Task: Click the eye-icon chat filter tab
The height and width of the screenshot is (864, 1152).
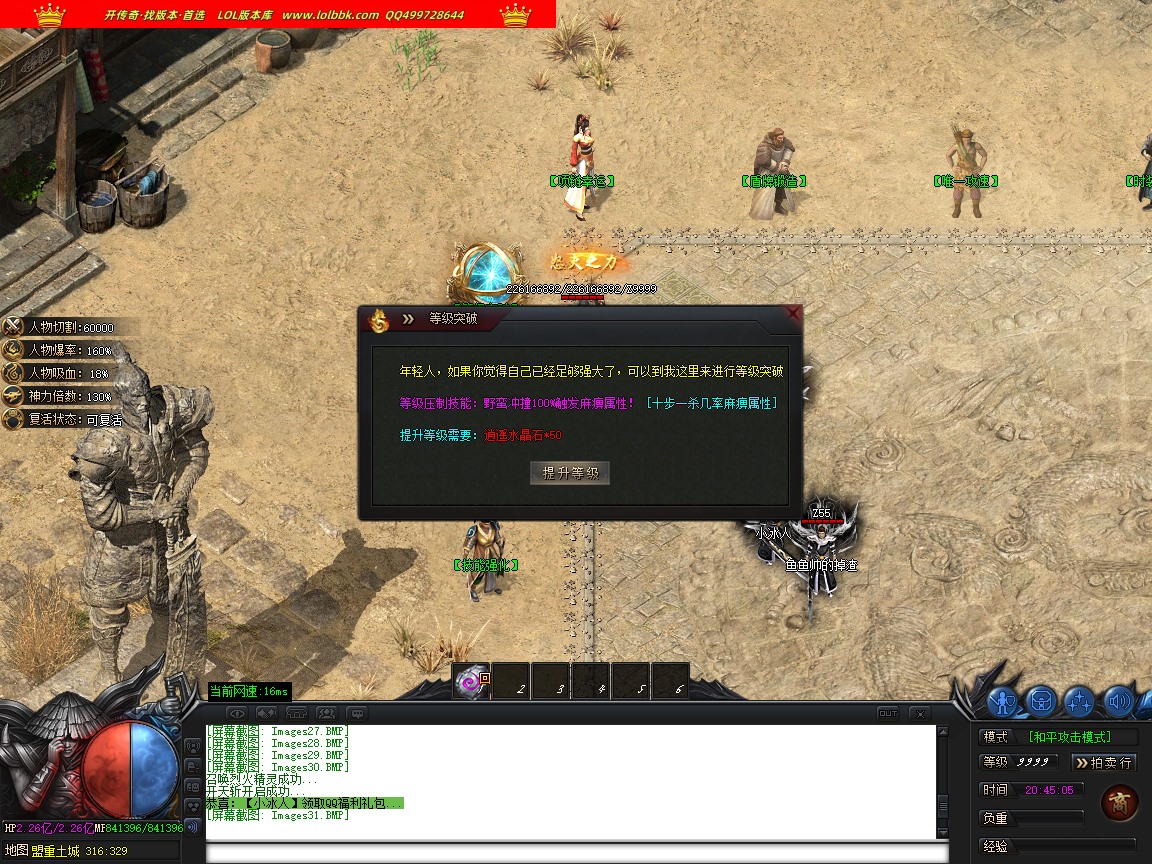Action: pos(238,714)
